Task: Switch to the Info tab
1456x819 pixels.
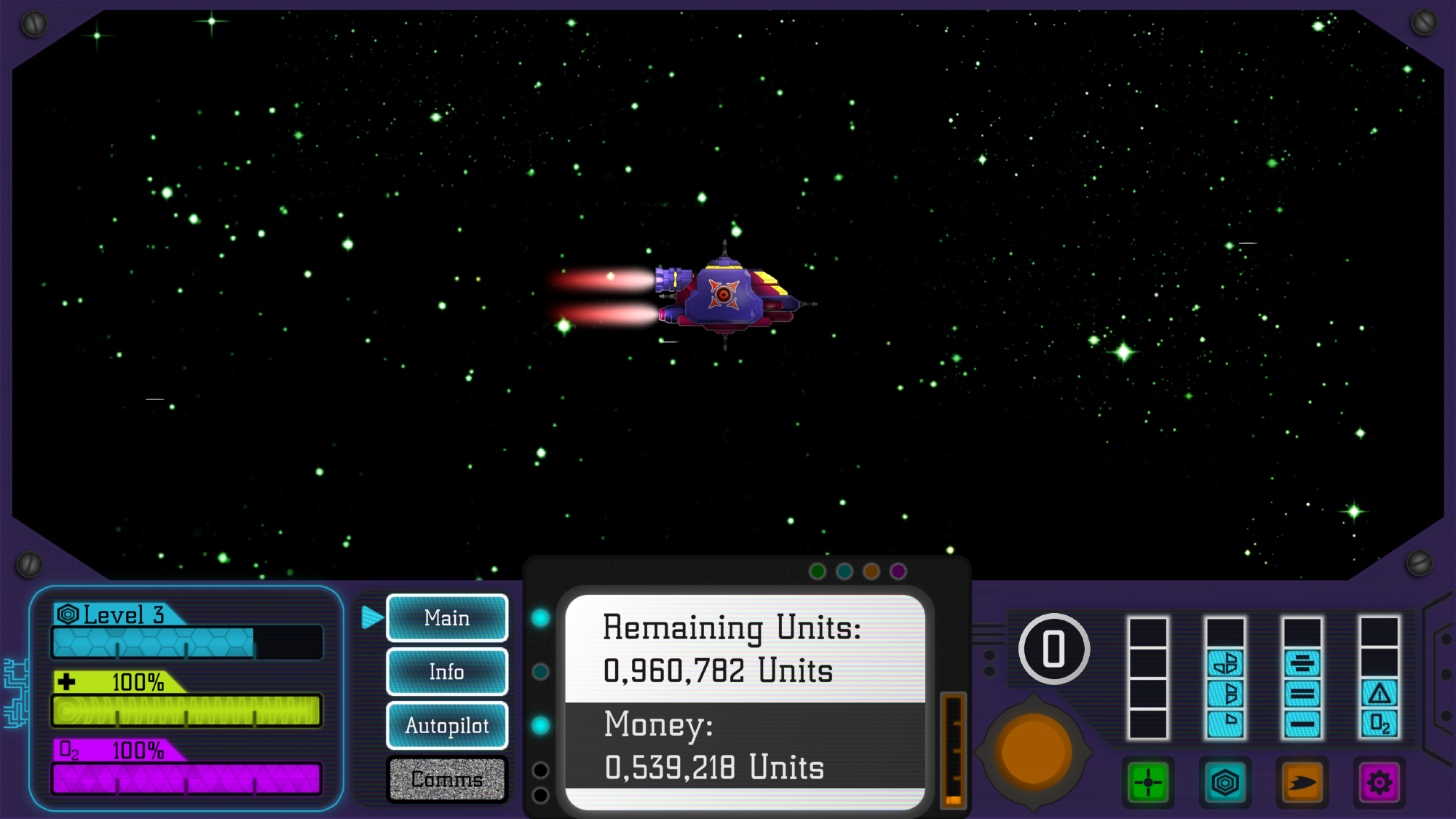Action: click(x=447, y=671)
